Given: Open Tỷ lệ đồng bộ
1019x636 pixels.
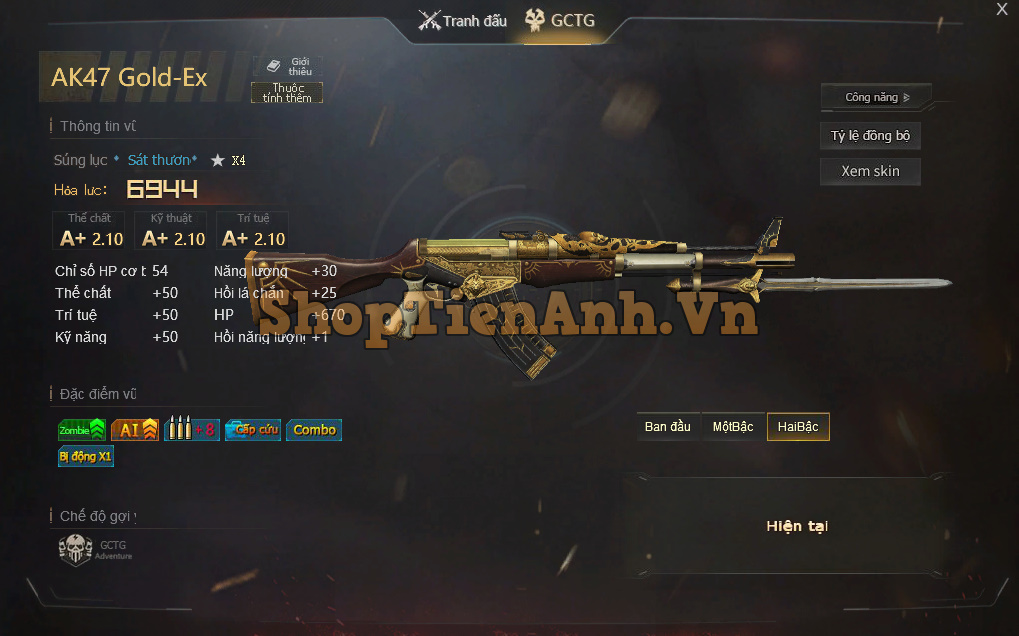Looking at the screenshot, I should point(870,136).
